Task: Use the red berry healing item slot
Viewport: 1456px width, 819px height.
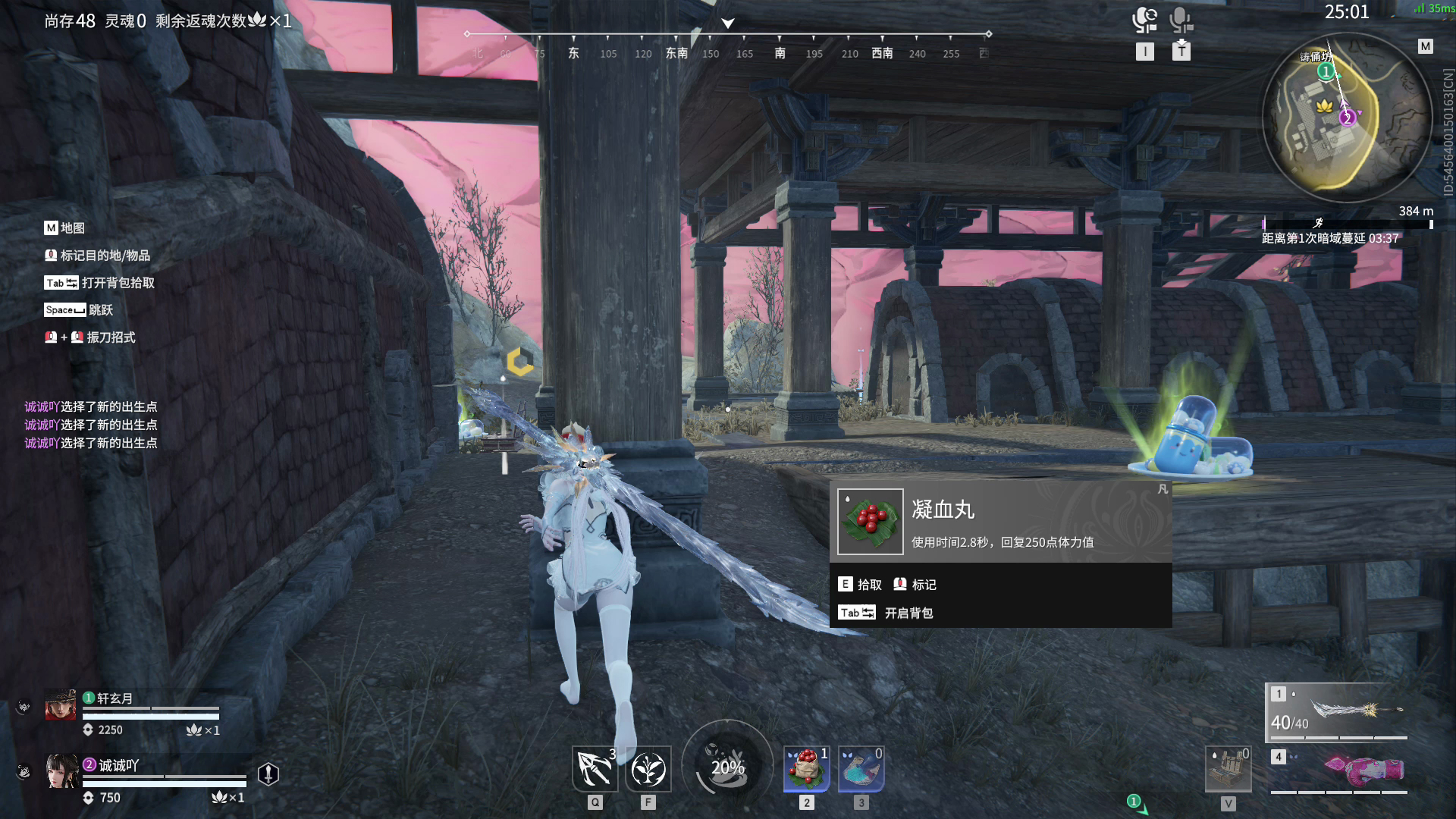Action: coord(806,768)
